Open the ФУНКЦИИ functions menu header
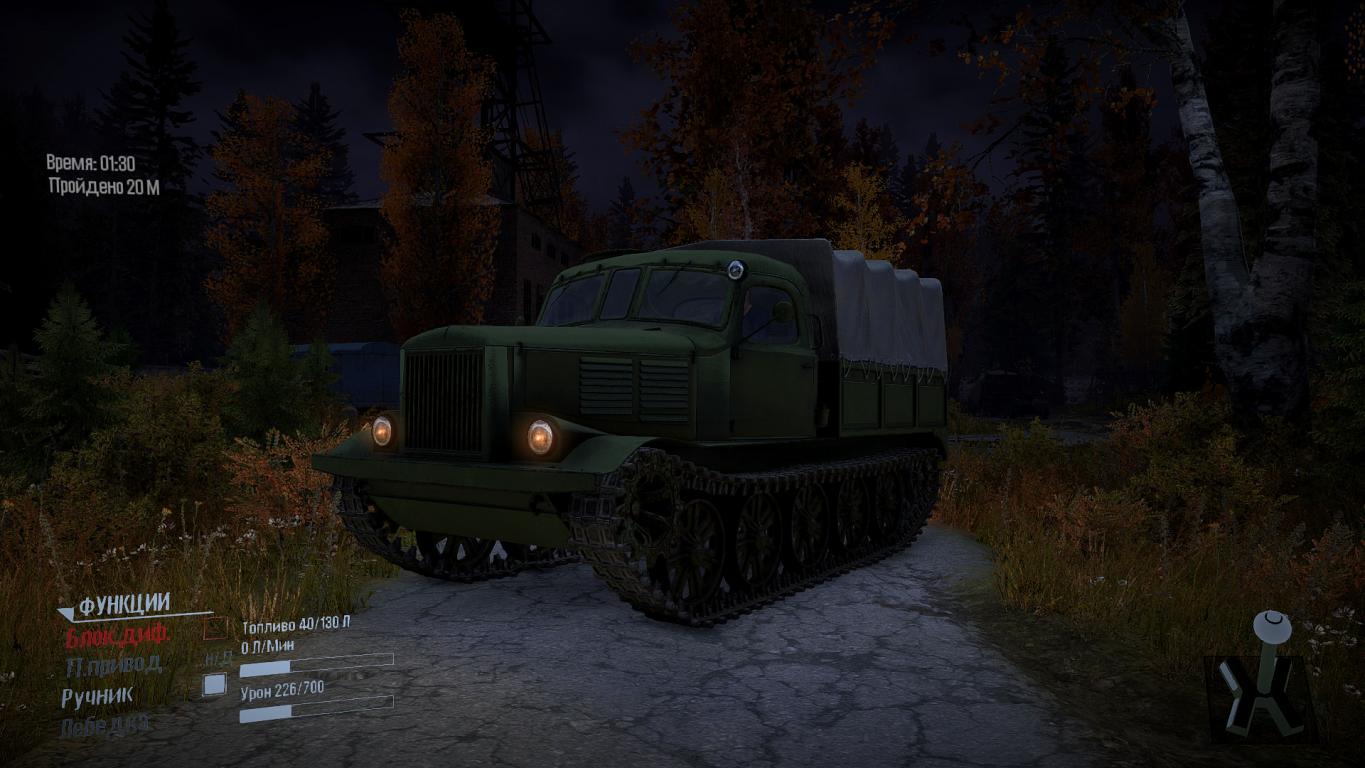The width and height of the screenshot is (1365, 768). point(124,604)
